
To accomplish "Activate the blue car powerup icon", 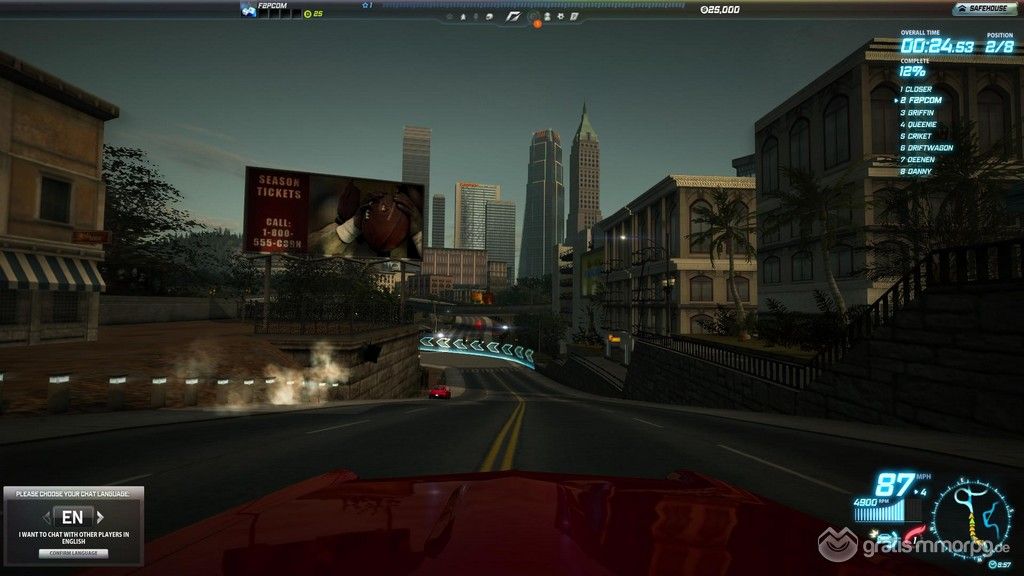I will [886, 538].
